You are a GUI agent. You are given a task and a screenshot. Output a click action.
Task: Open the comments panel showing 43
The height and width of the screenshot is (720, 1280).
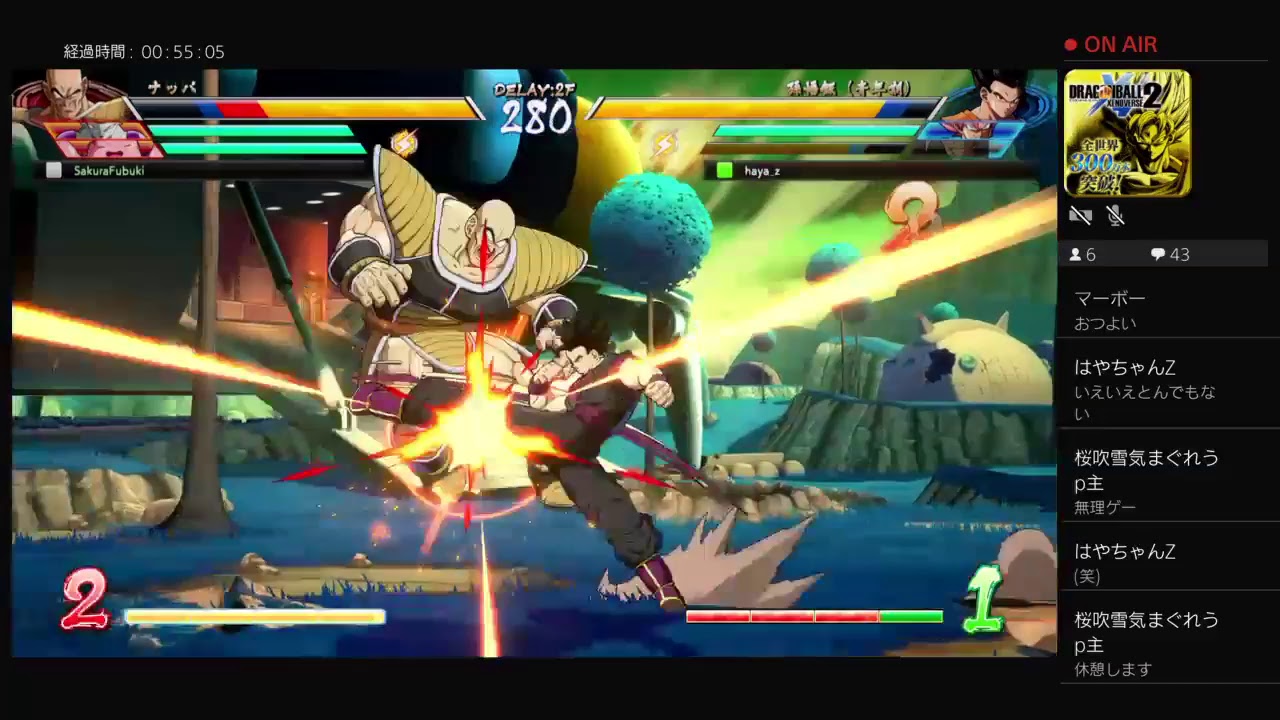pyautogui.click(x=1170, y=254)
